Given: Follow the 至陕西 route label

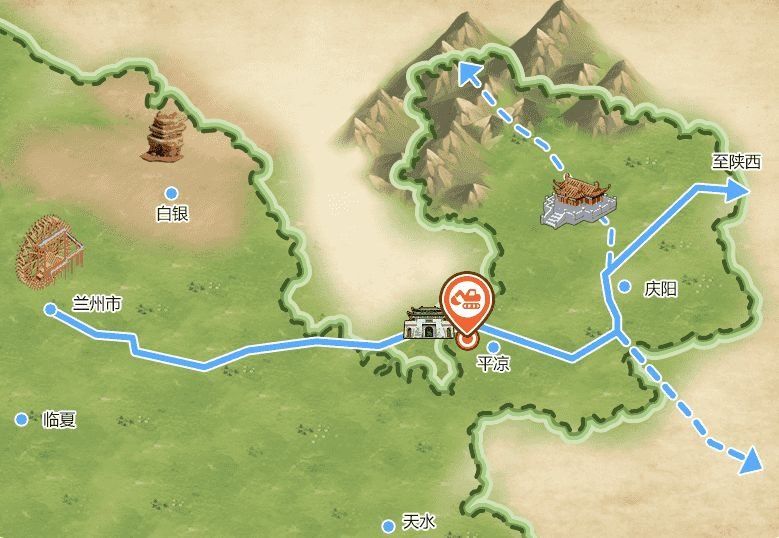Looking at the screenshot, I should tap(736, 161).
